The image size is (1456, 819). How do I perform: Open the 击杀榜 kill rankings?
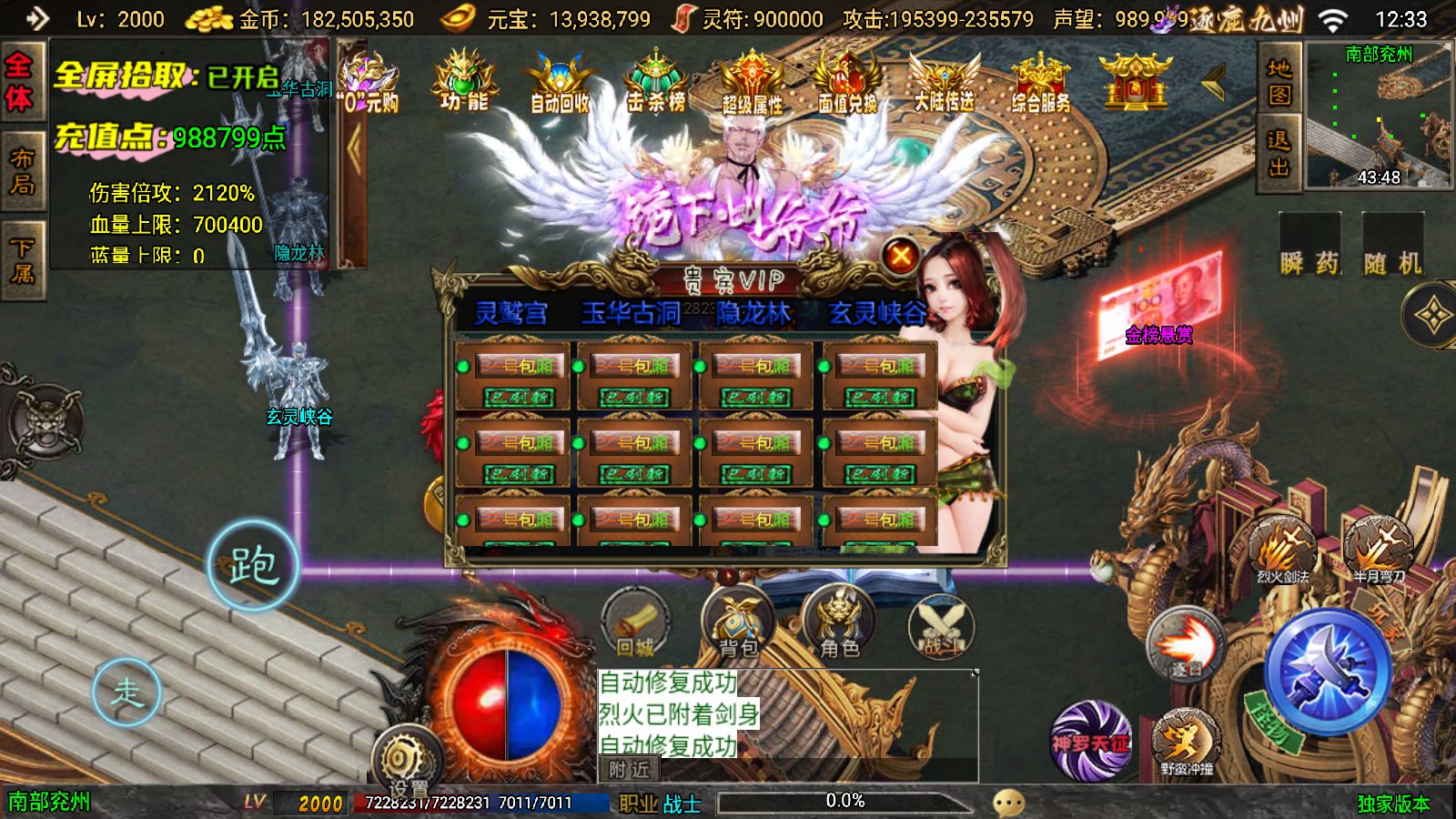(x=657, y=82)
